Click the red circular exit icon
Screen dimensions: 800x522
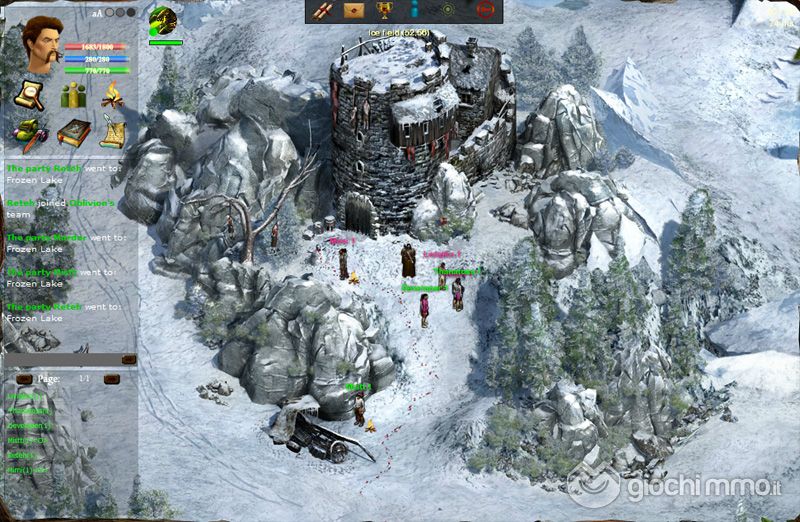(x=486, y=11)
